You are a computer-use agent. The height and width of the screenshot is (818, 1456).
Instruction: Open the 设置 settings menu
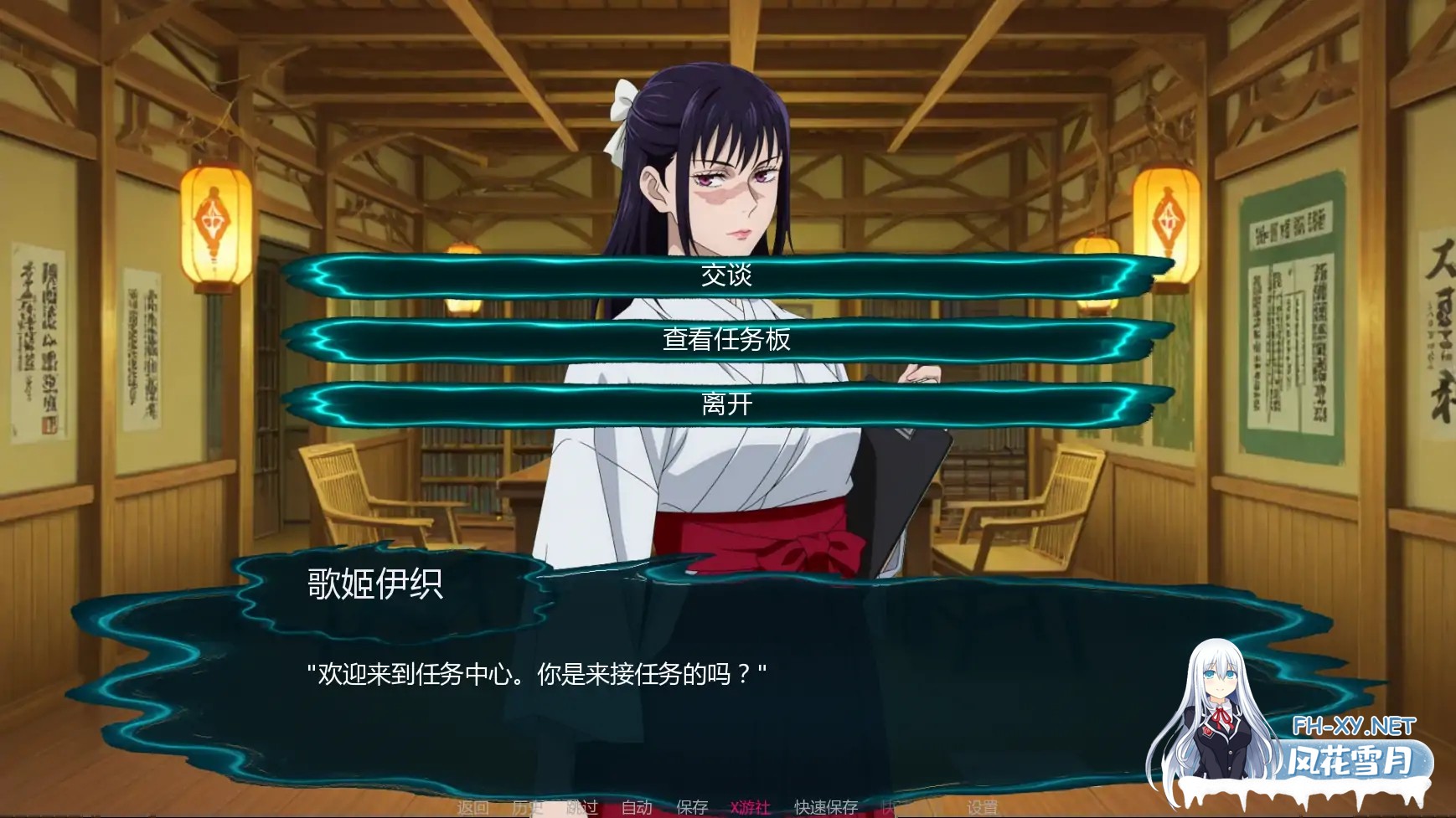(983, 807)
